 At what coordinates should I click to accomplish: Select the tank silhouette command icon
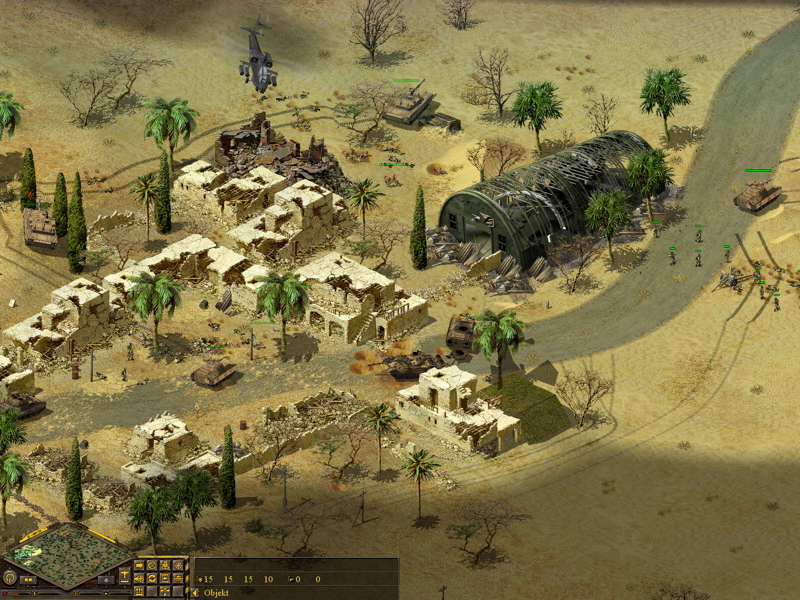tap(178, 578)
